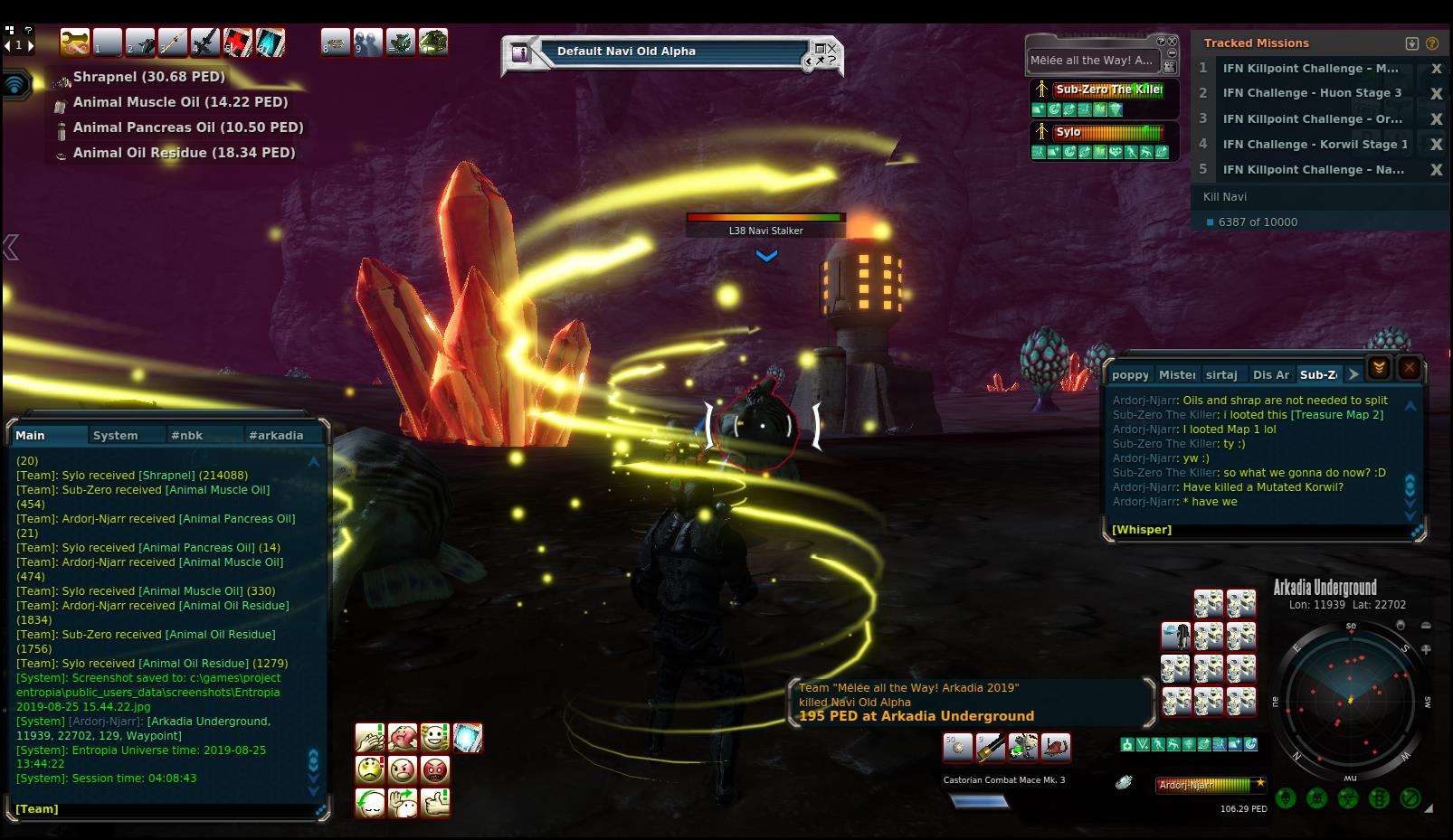Screen dimensions: 1453x840
Task: Use the applause emote icon
Action: tap(370, 738)
